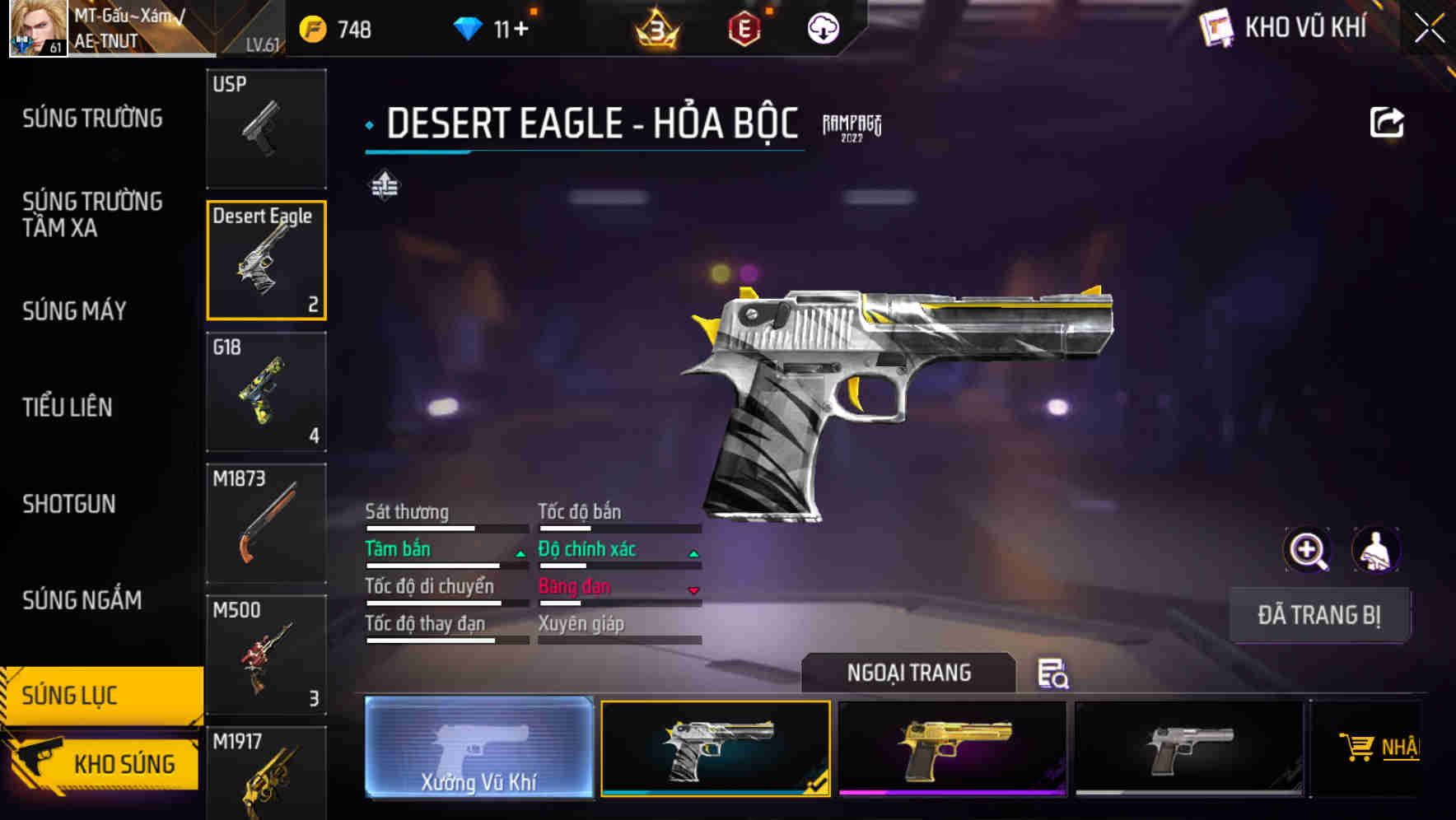Open the weapon zoom magnifier icon
This screenshot has height=820, width=1456.
1308,550
